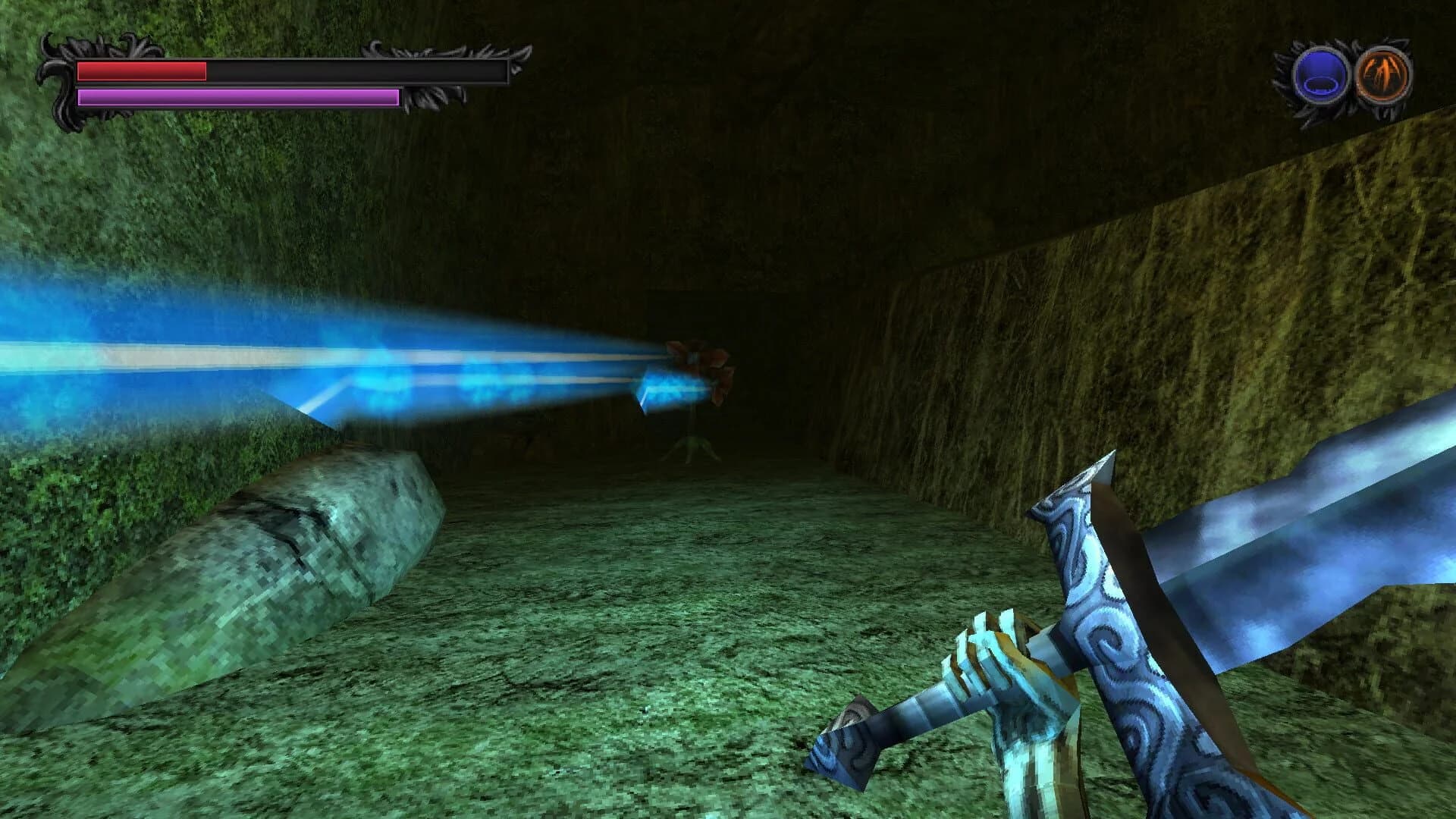
Task: Click the red health bar
Action: tap(140, 72)
